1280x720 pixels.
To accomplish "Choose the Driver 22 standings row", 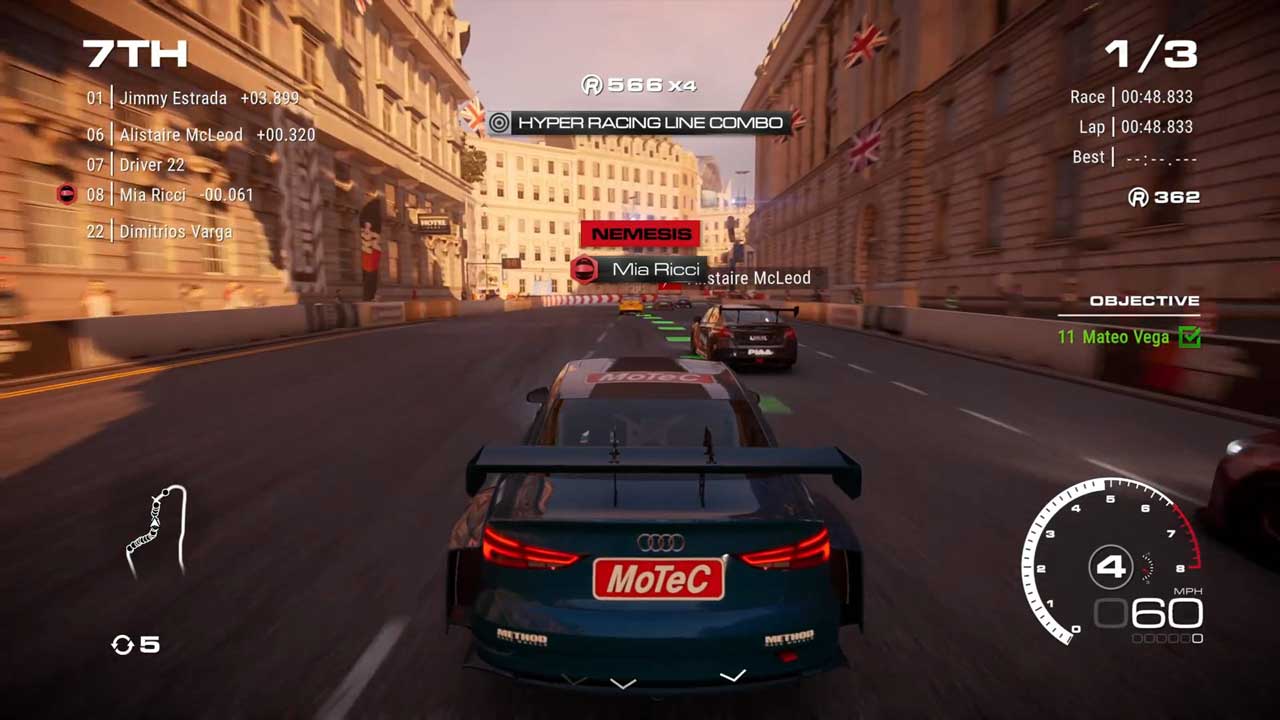I will [x=136, y=165].
